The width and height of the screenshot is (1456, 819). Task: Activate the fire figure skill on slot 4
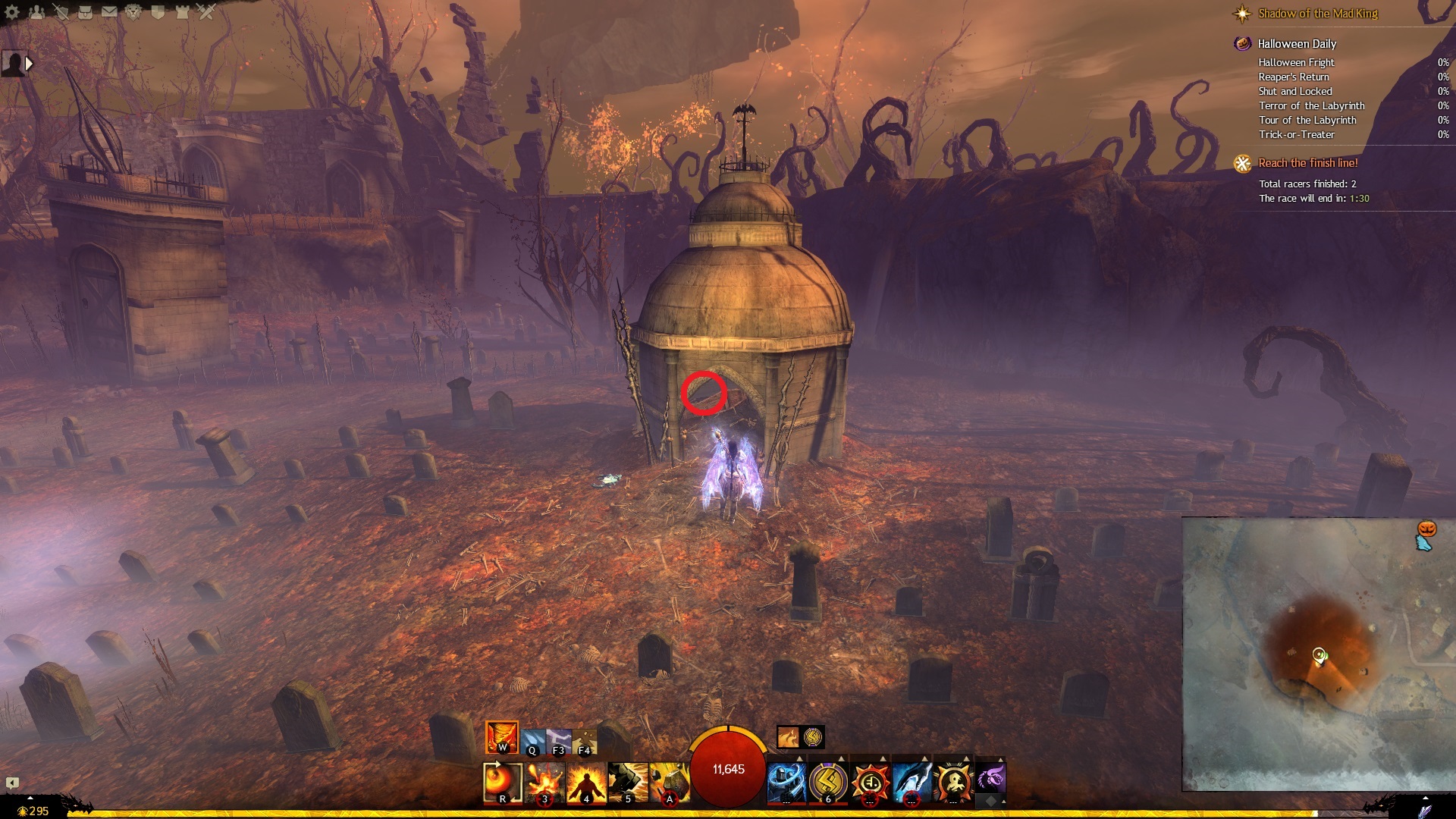[586, 783]
